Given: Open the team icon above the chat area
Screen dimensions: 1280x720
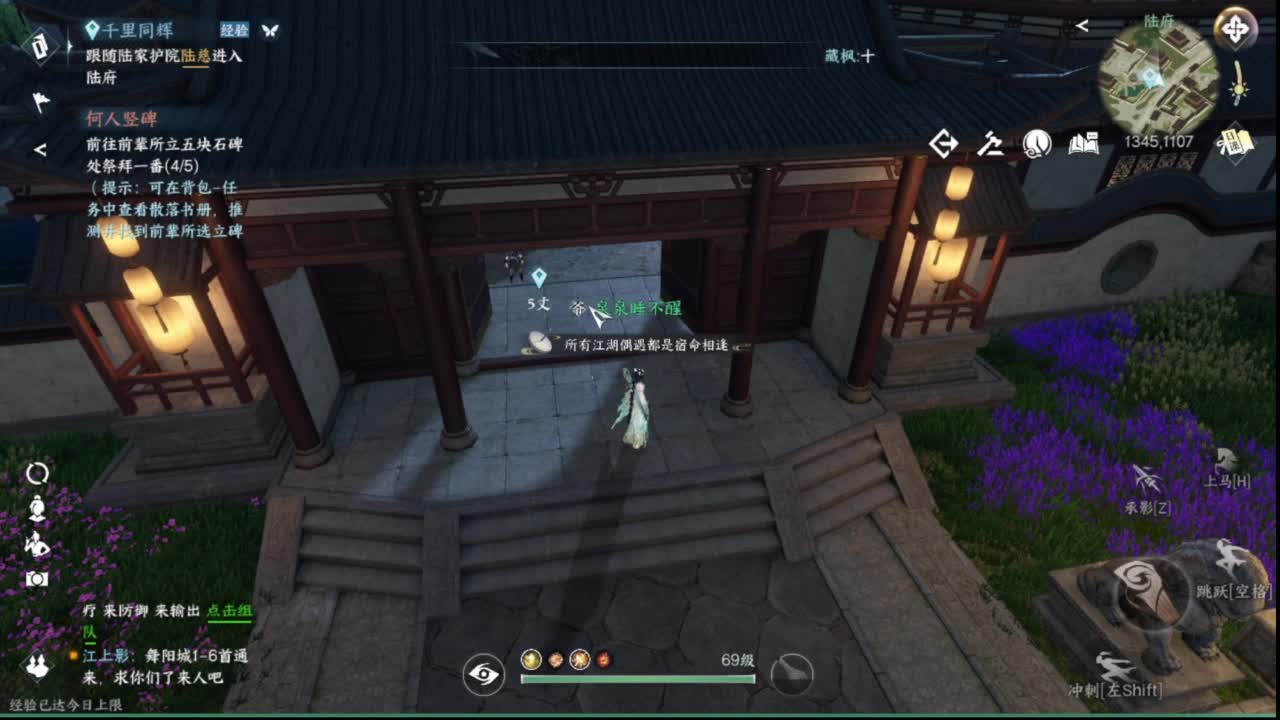Looking at the screenshot, I should tap(38, 665).
